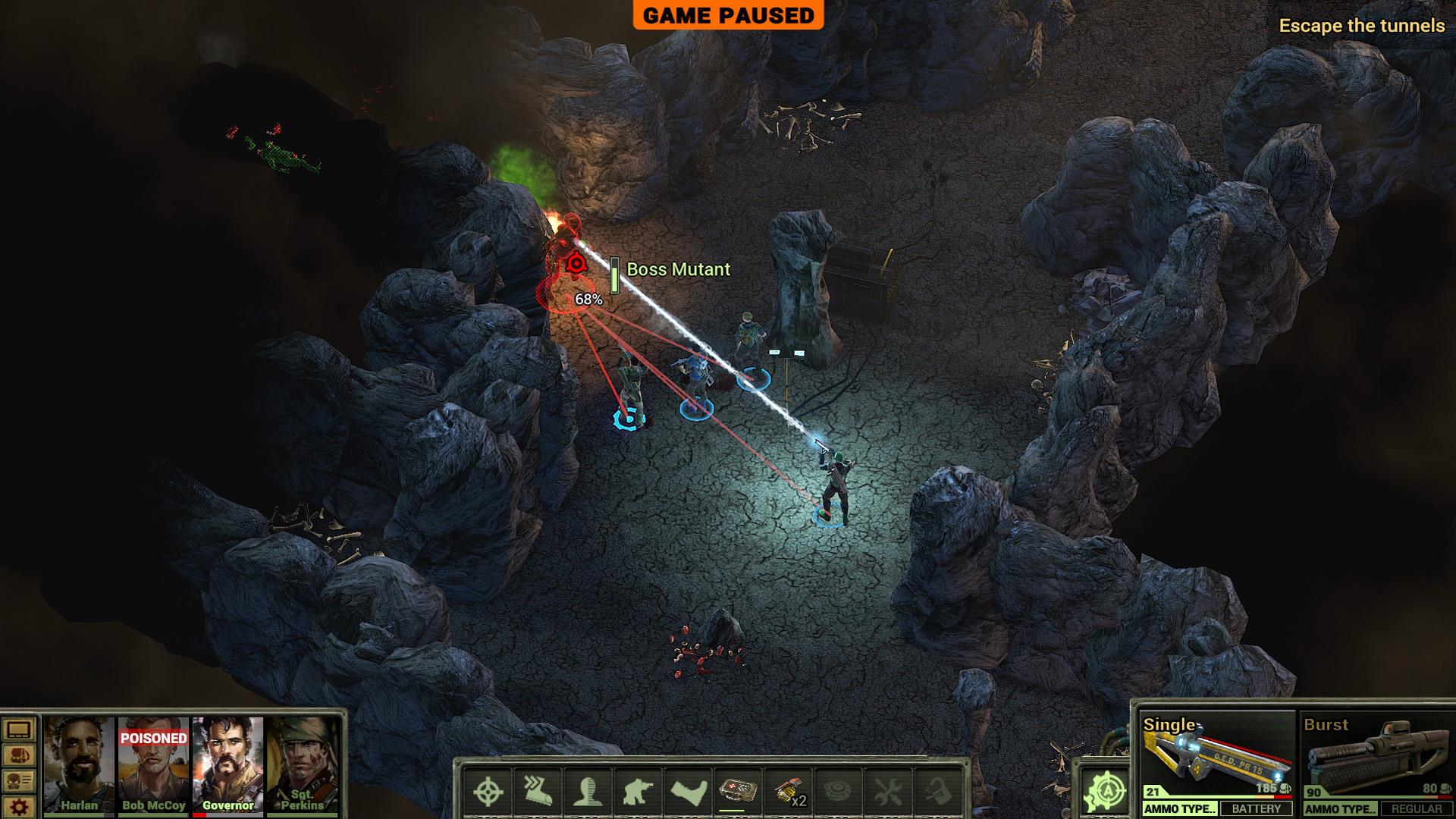Pick Sgt. Perkins from the squad
1456x819 pixels.
(x=302, y=764)
